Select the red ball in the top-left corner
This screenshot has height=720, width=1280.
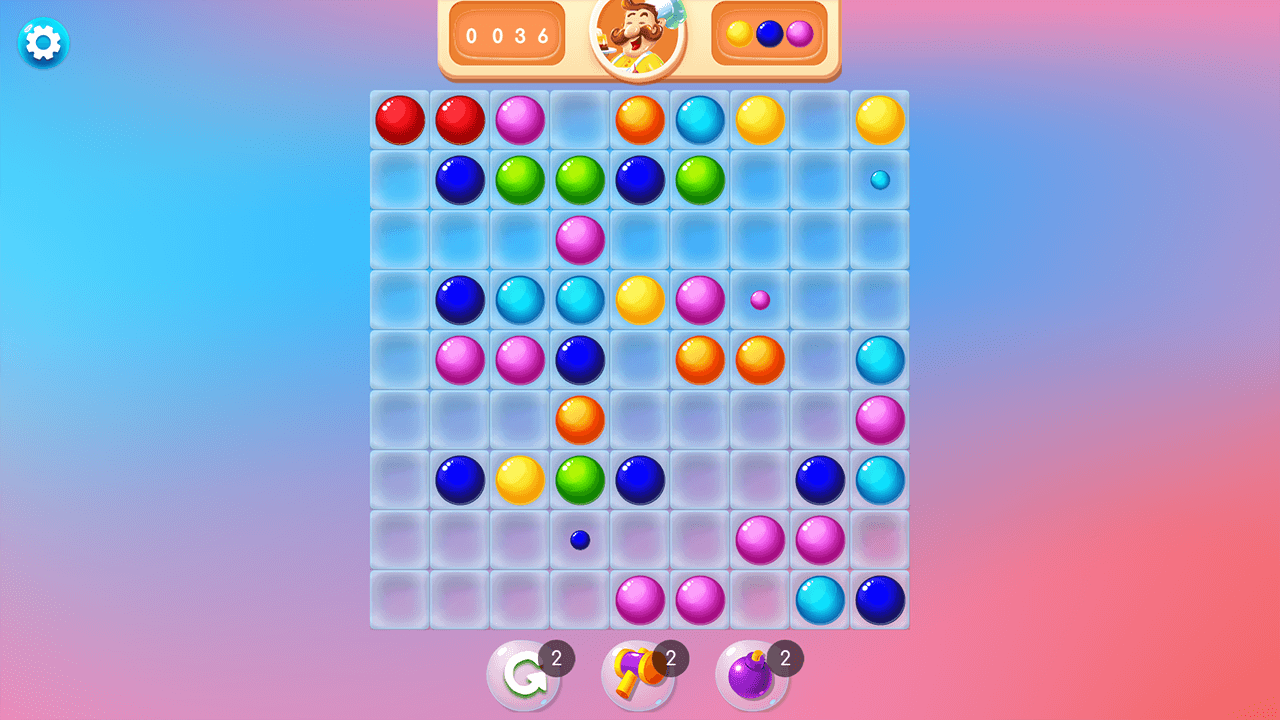tap(399, 119)
